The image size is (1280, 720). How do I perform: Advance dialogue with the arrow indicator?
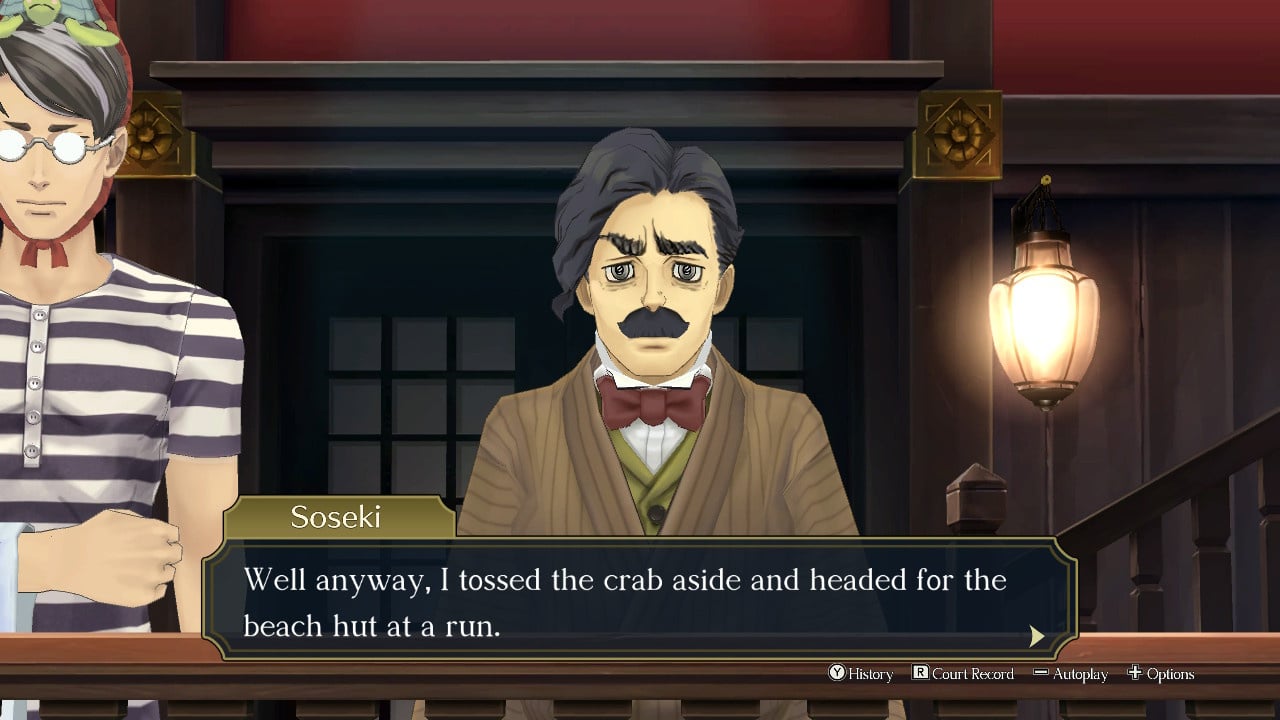click(1037, 636)
